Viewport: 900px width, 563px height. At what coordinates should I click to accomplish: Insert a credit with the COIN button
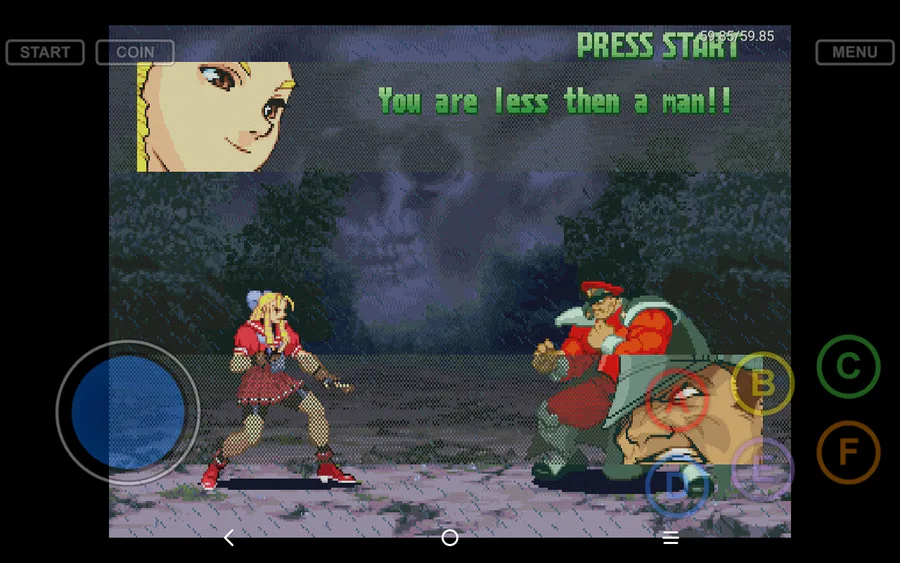click(135, 52)
